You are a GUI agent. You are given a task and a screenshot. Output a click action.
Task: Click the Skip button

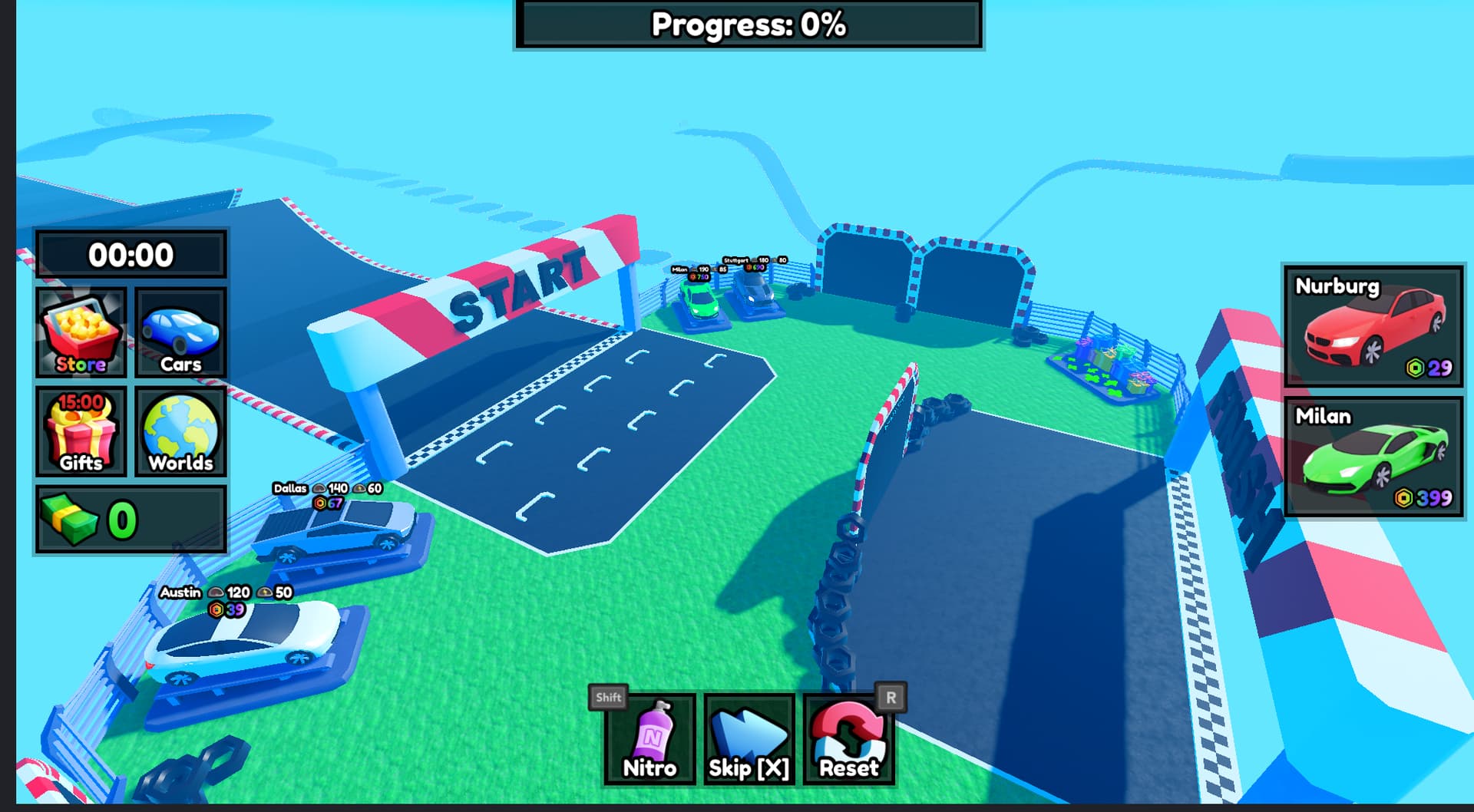(x=749, y=739)
